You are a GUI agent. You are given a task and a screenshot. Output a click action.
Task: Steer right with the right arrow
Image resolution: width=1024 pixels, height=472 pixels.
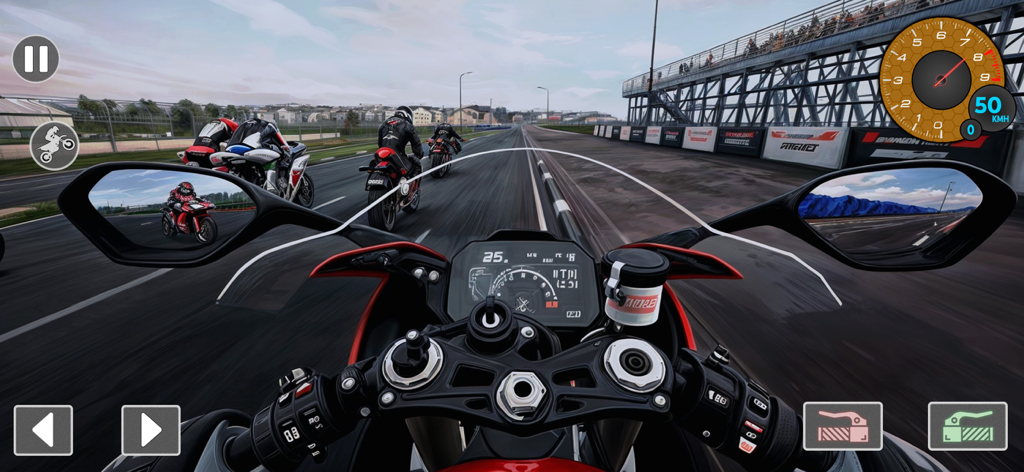(151, 430)
